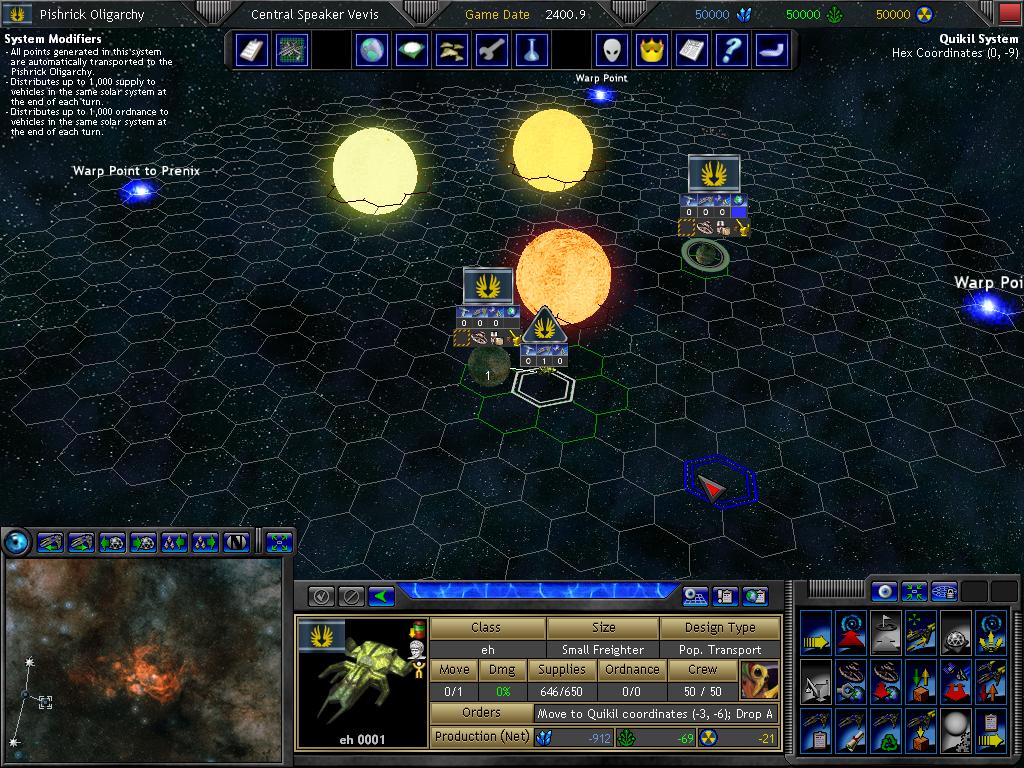
Task: Click the red close button in top corner
Action: click(x=1010, y=14)
